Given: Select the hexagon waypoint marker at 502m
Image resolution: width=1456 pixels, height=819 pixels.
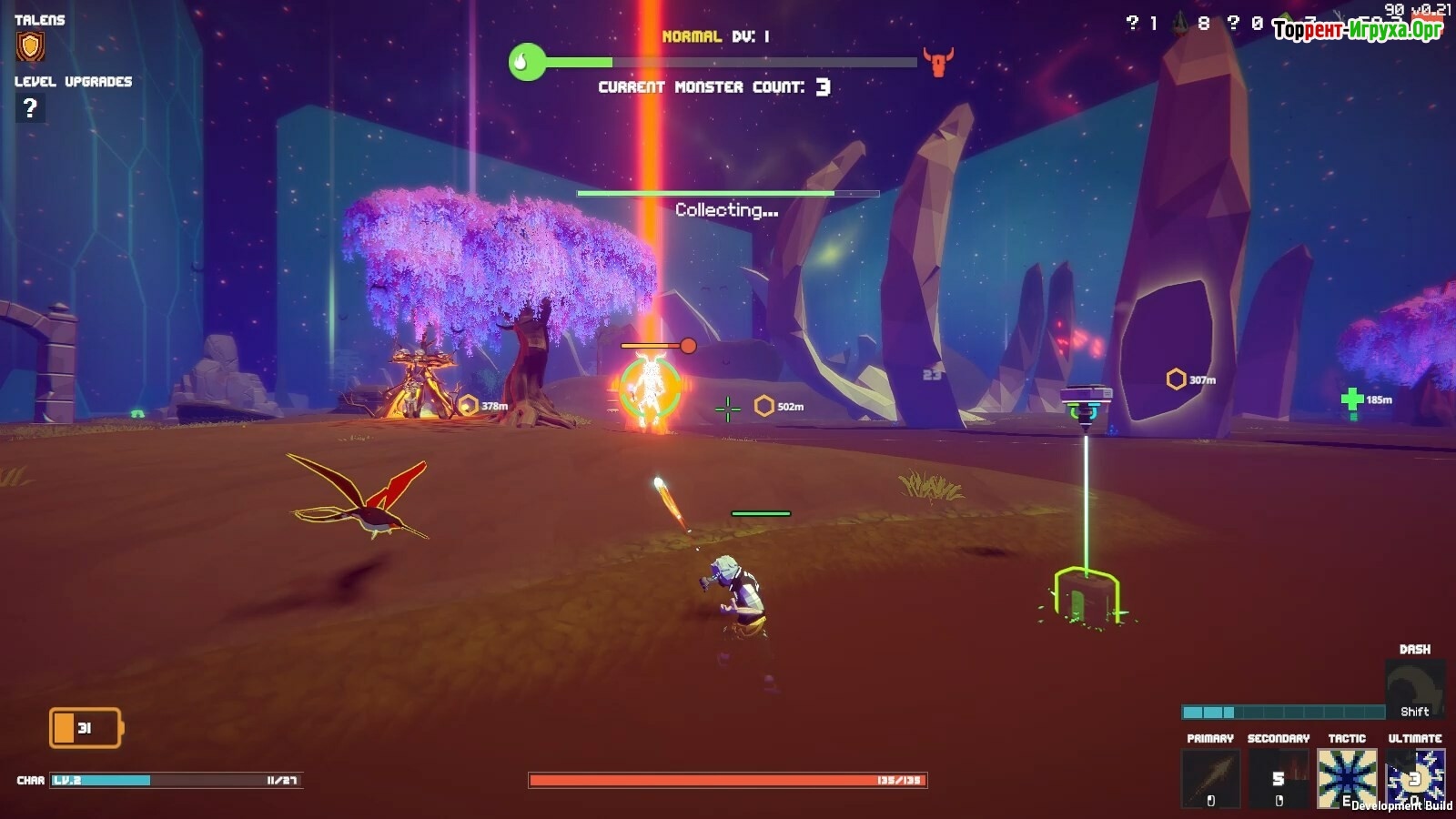Looking at the screenshot, I should [764, 406].
